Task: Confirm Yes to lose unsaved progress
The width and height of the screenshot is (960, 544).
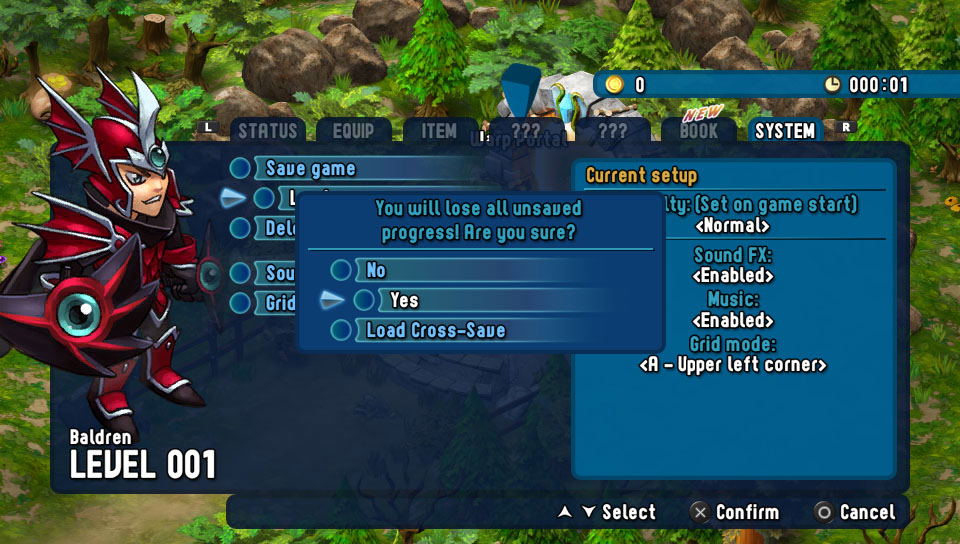Action: point(404,300)
